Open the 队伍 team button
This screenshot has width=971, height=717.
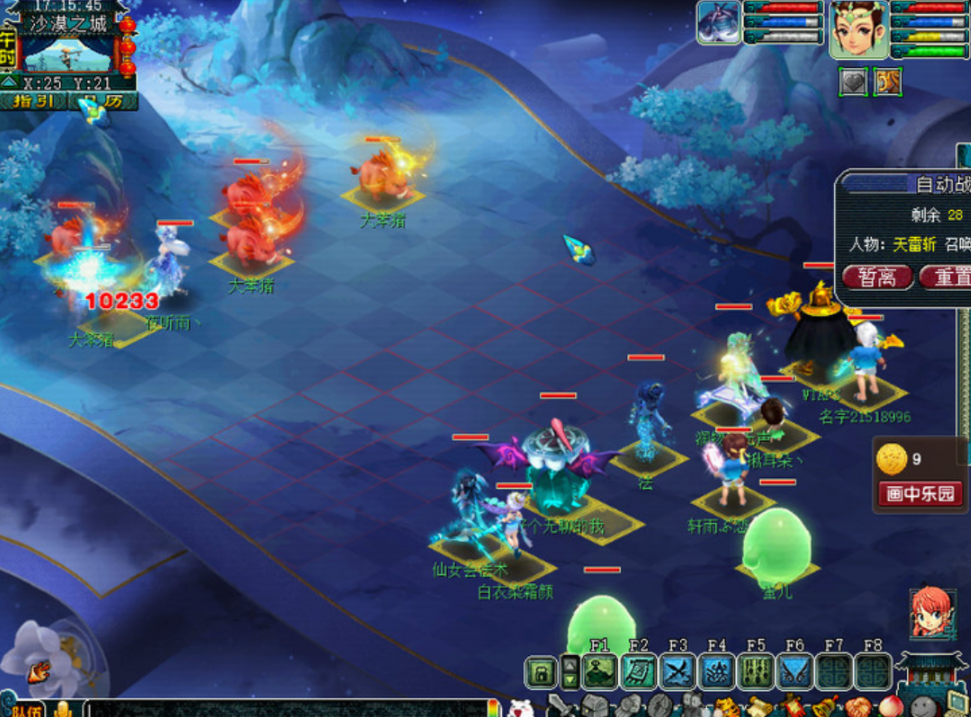click(x=24, y=709)
